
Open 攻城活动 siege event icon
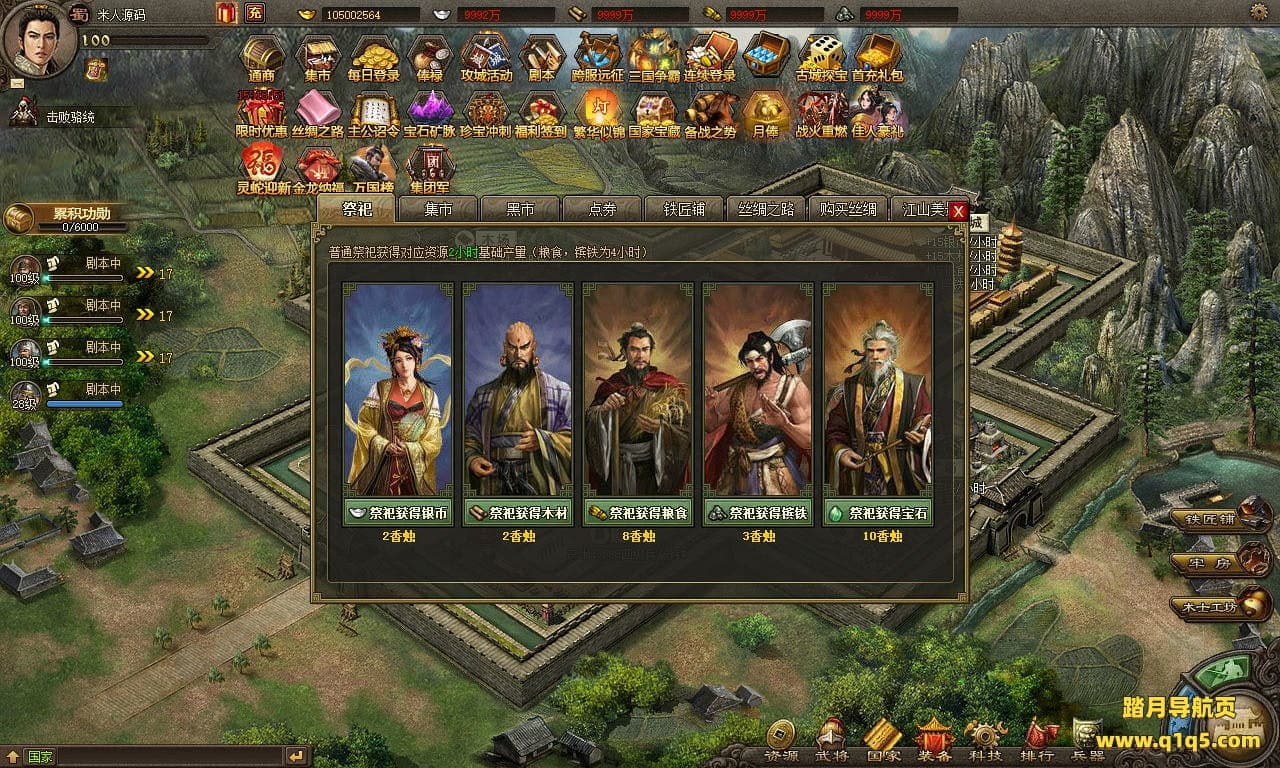pos(486,58)
